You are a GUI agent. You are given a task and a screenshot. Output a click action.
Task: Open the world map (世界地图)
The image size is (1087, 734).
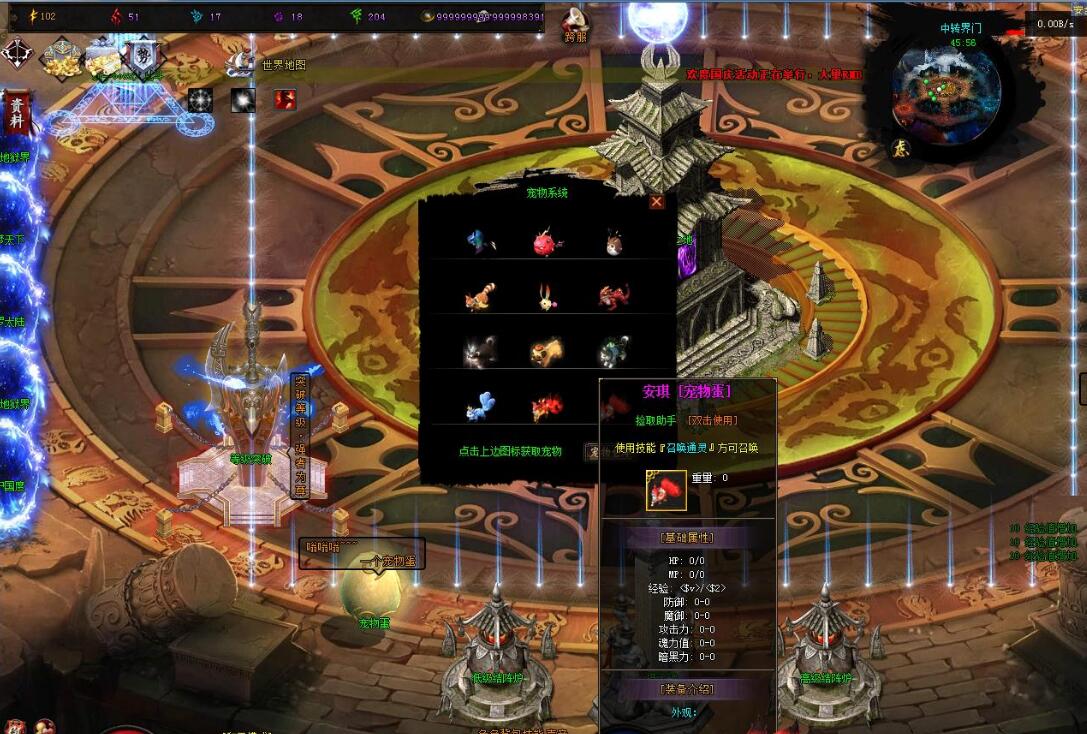(x=283, y=65)
